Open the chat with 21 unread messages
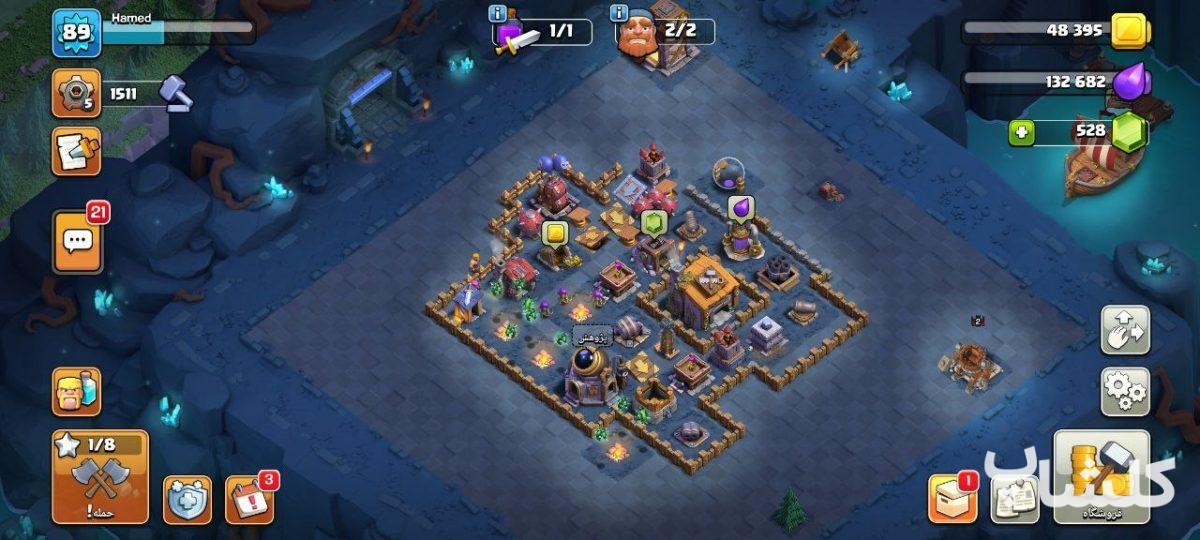This screenshot has height=540, width=1200. (x=77, y=241)
